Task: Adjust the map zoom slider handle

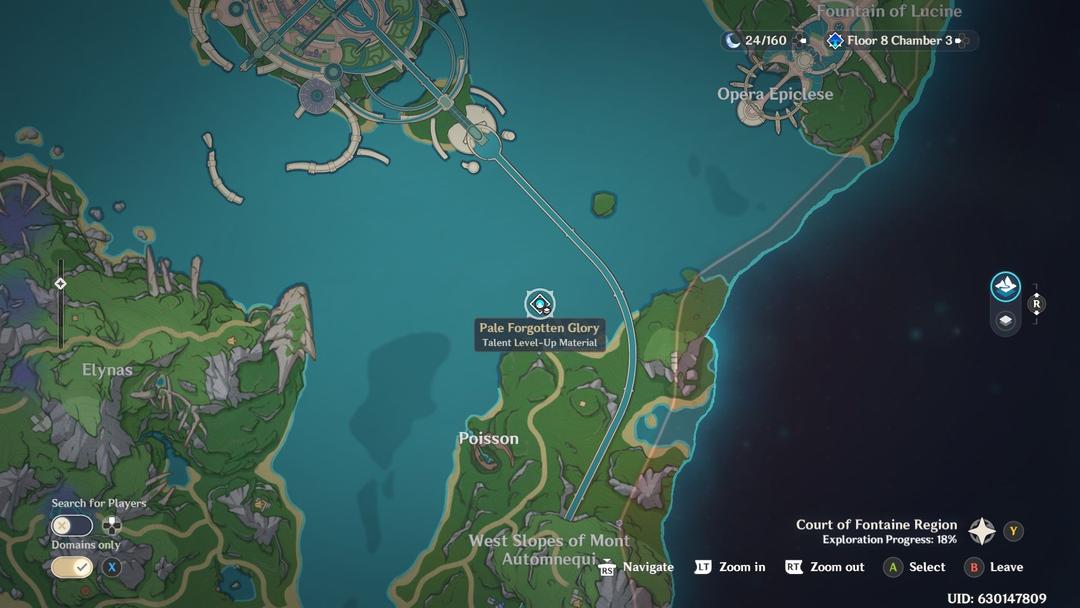Action: point(60,284)
